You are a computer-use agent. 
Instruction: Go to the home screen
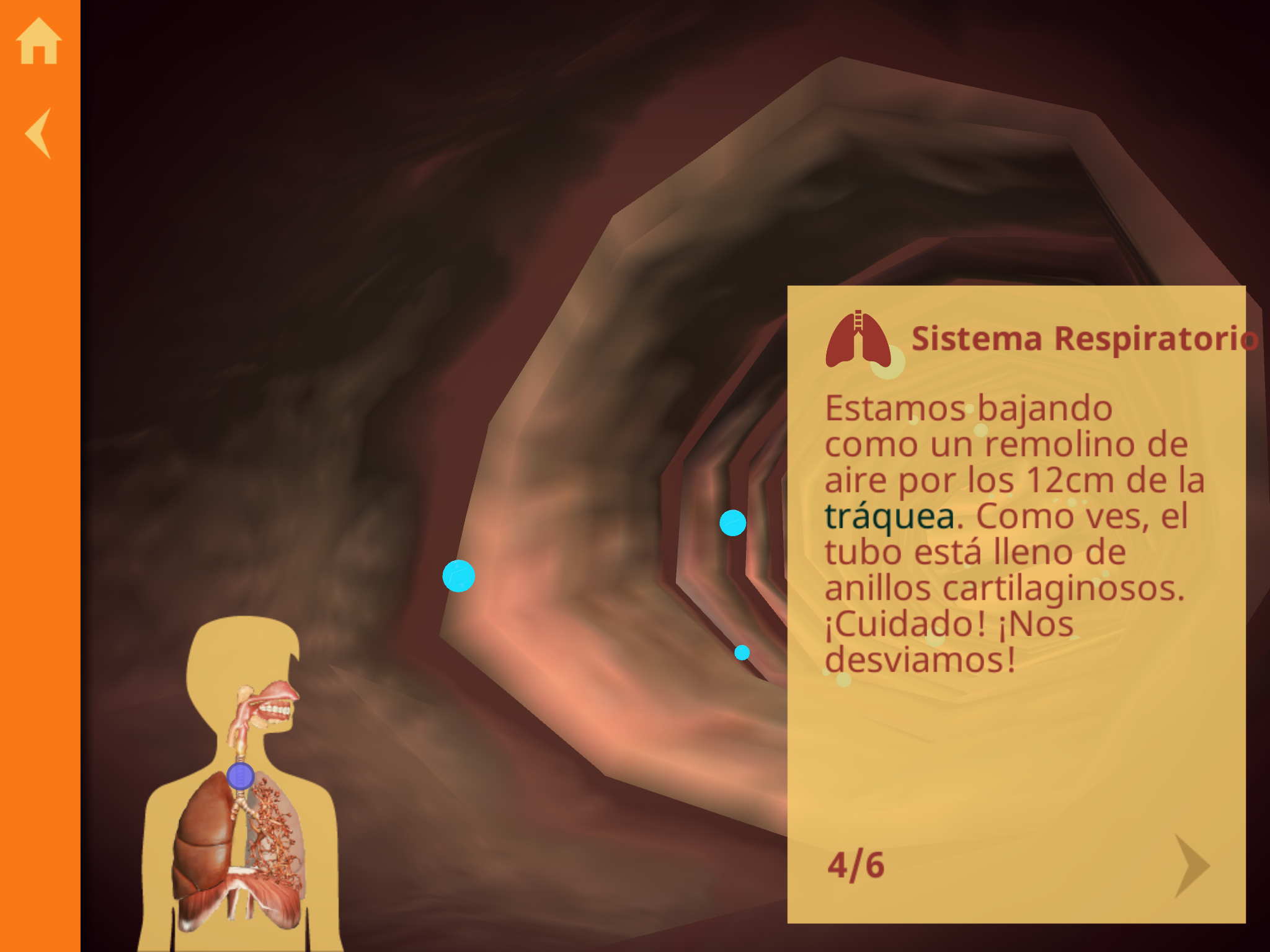pyautogui.click(x=39, y=41)
